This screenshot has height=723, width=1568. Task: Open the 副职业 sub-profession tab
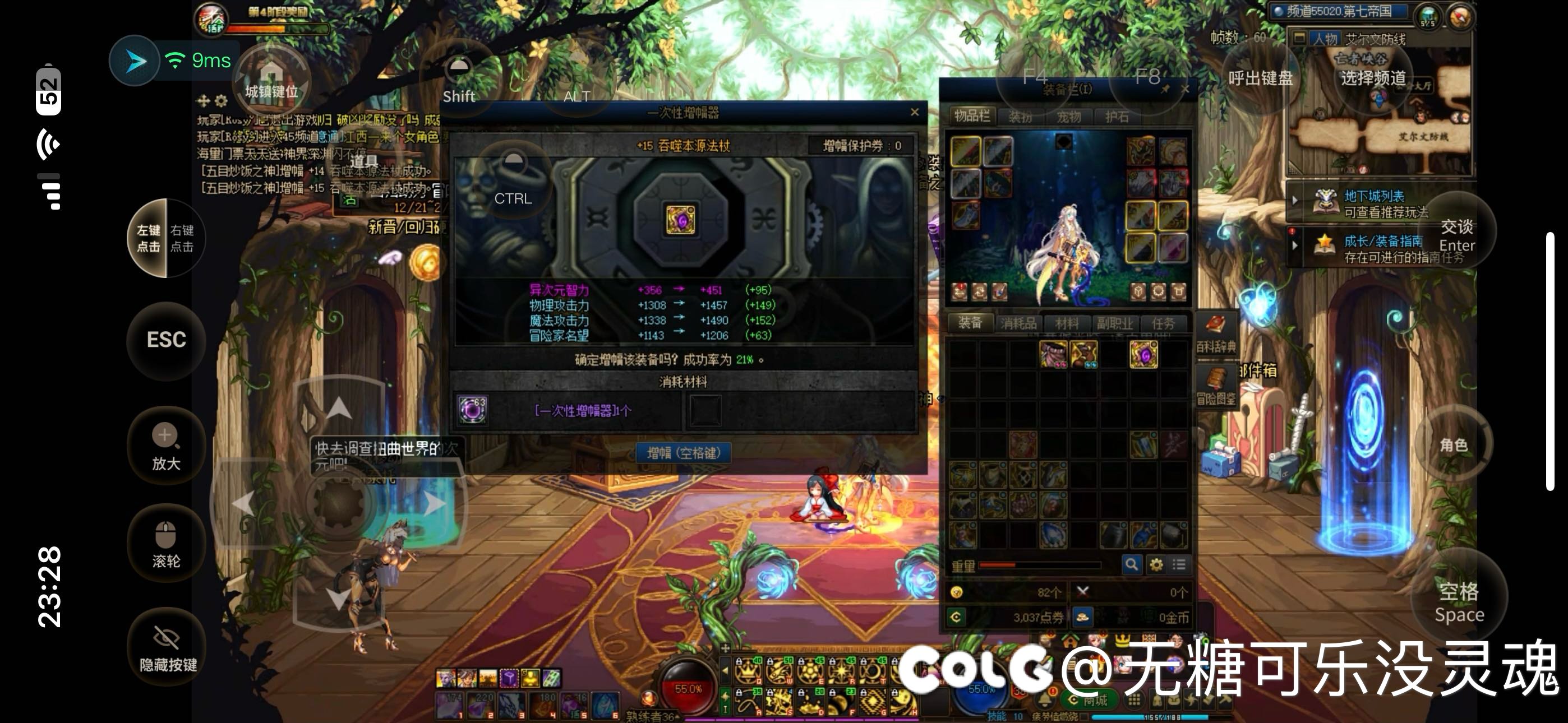click(x=1114, y=323)
